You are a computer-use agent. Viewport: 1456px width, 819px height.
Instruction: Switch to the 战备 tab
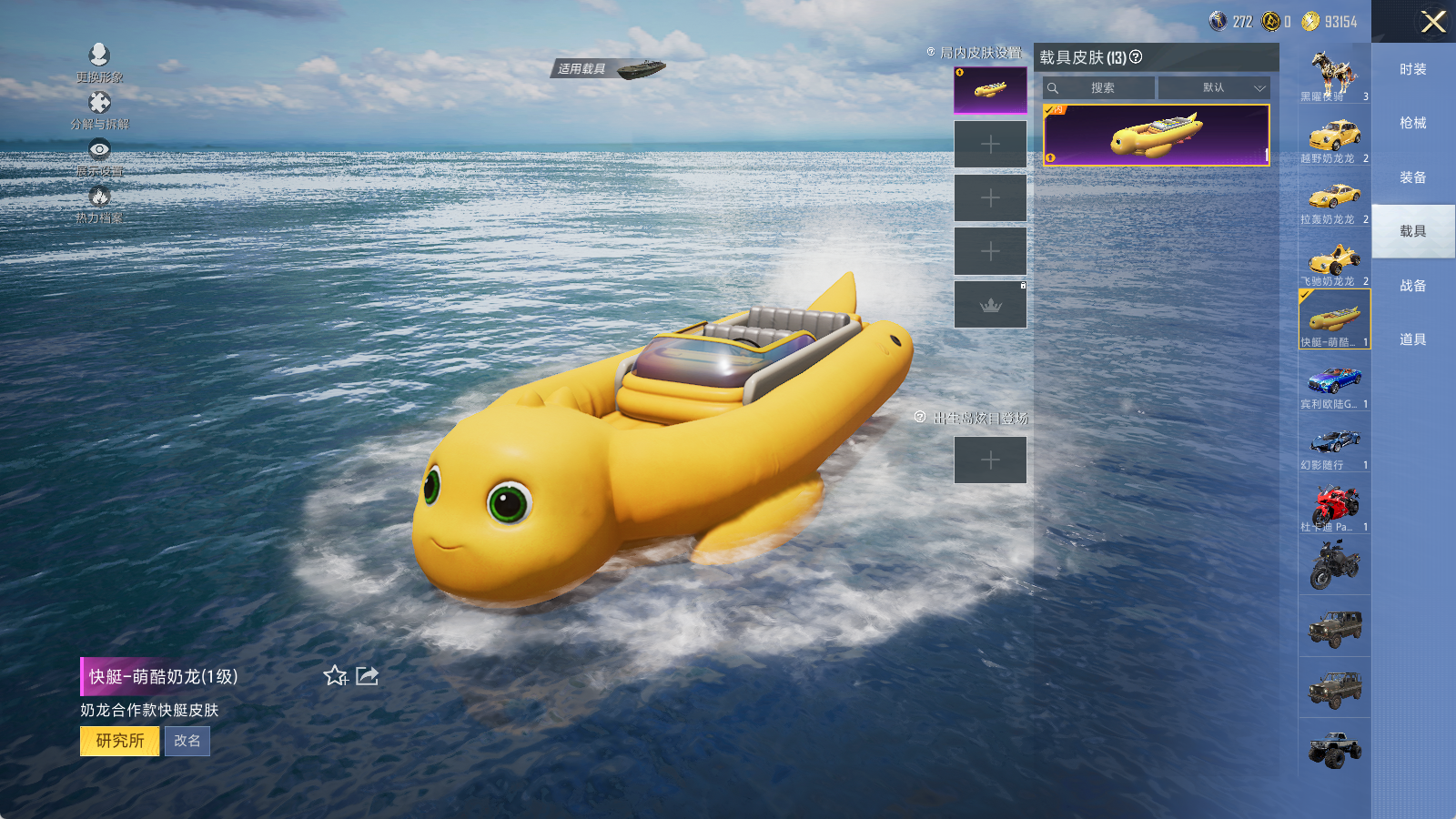[x=1412, y=286]
